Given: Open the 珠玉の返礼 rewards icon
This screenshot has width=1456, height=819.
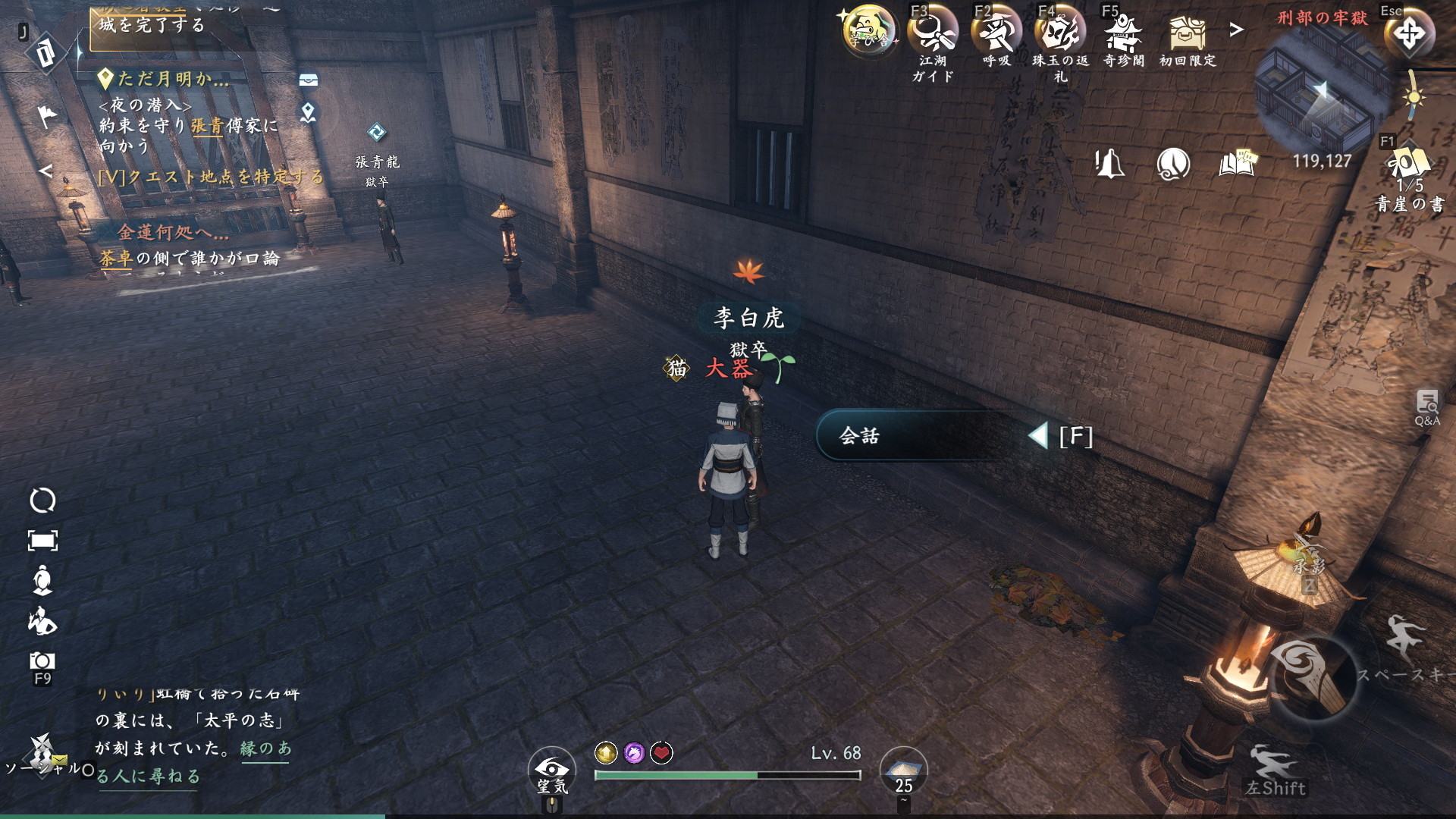Looking at the screenshot, I should pyautogui.click(x=1060, y=34).
